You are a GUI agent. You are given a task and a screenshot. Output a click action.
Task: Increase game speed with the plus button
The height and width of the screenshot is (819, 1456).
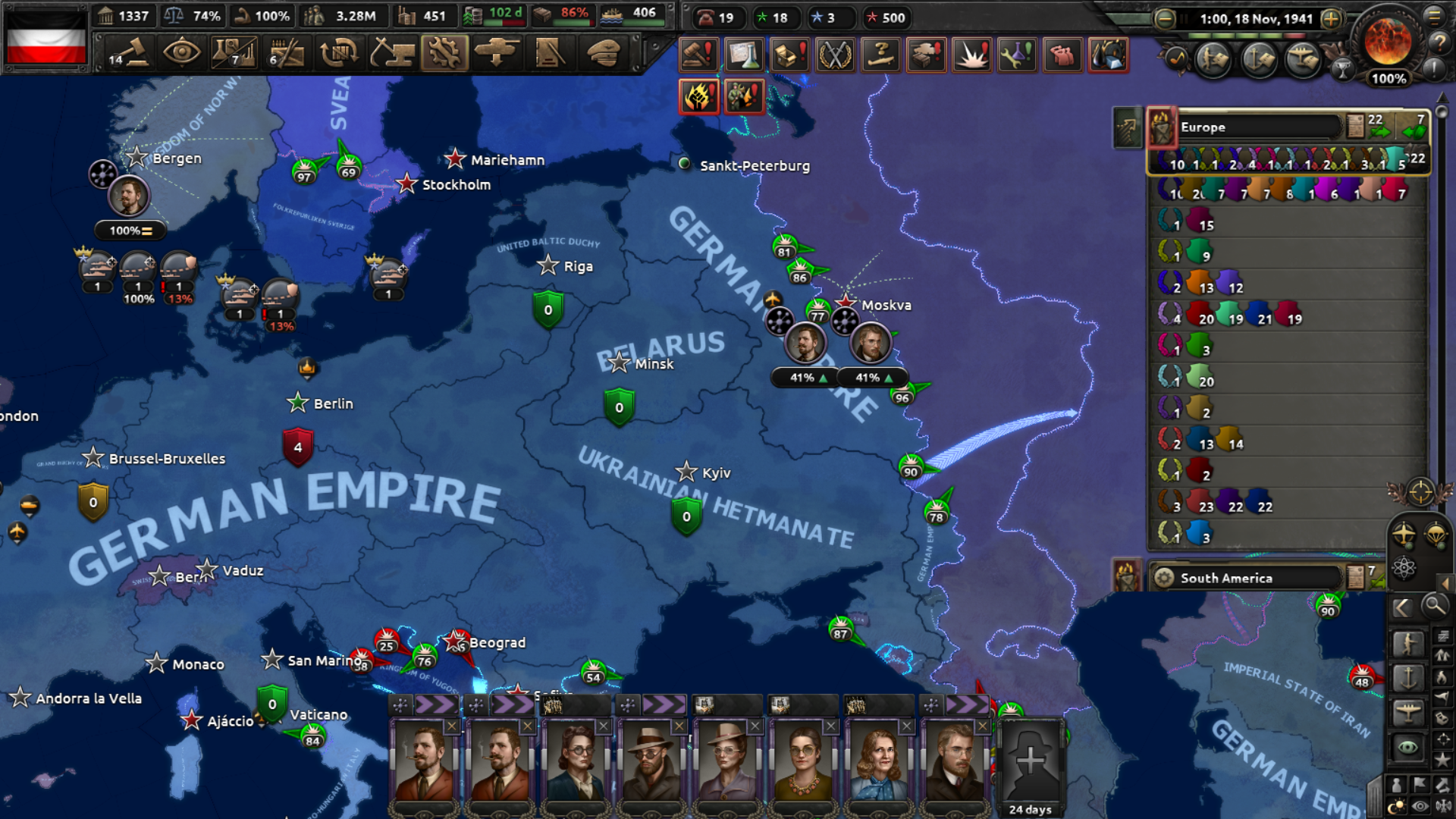click(1331, 19)
